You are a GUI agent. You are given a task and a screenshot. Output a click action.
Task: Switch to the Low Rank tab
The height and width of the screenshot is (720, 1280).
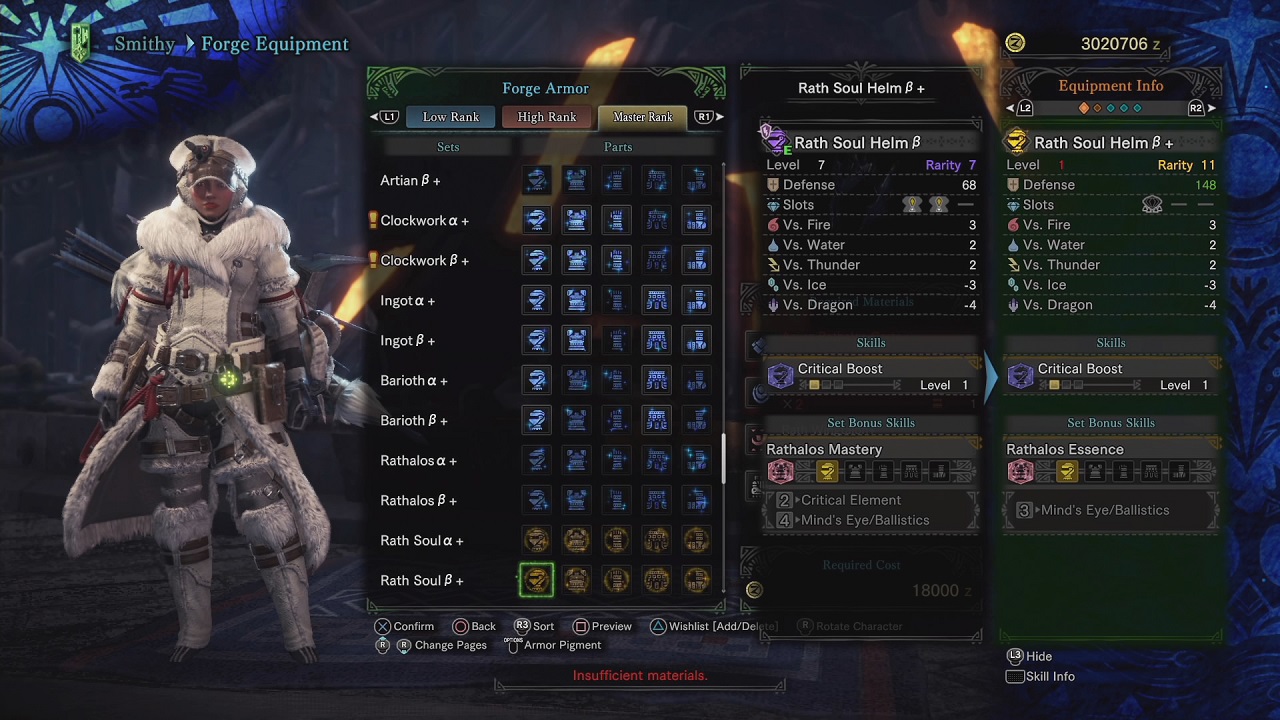tap(450, 117)
